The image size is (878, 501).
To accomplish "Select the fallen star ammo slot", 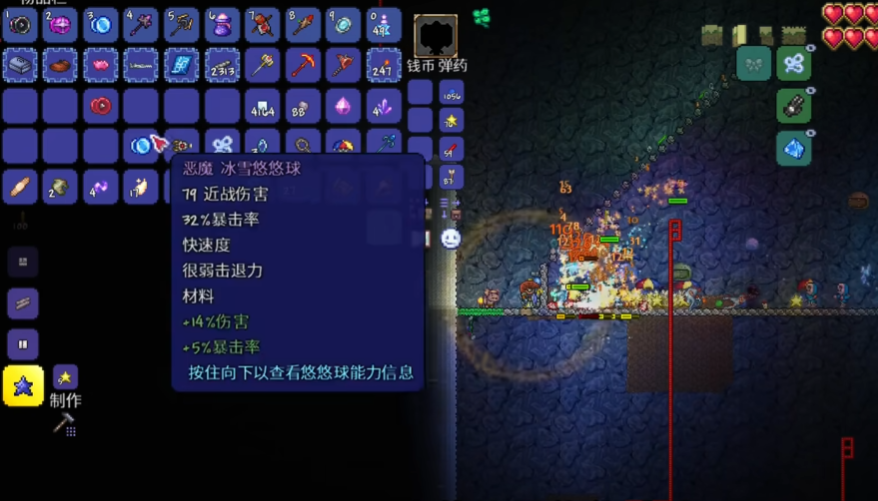I will pos(452,121).
